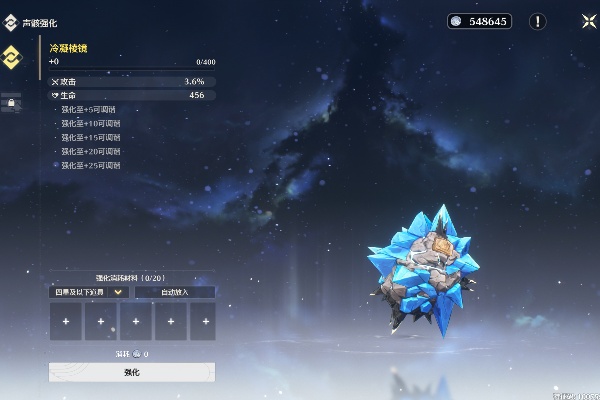Click the 自动放入 auto-fill button
600x400 pixels.
point(175,292)
